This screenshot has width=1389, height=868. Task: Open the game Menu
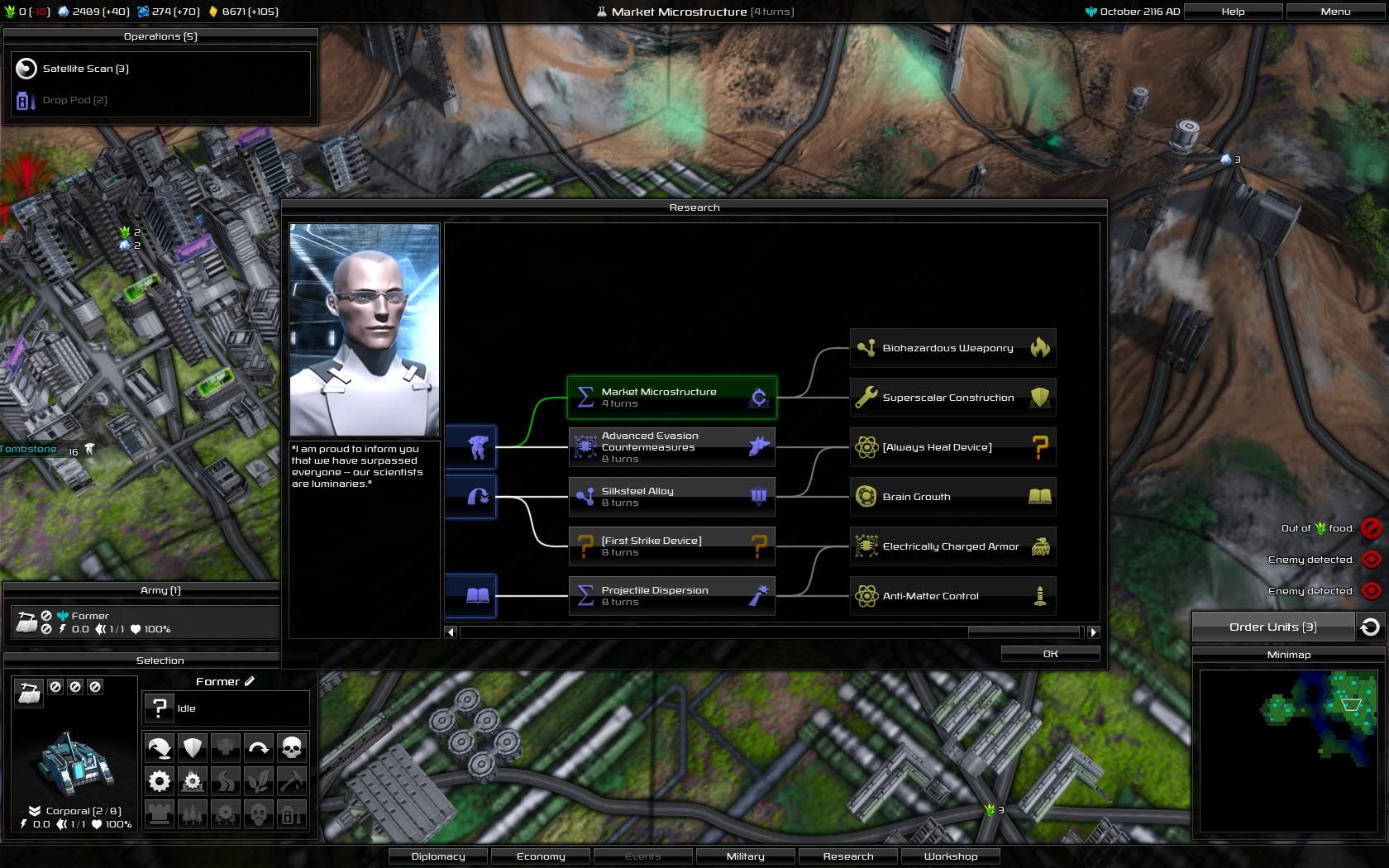tap(1335, 12)
